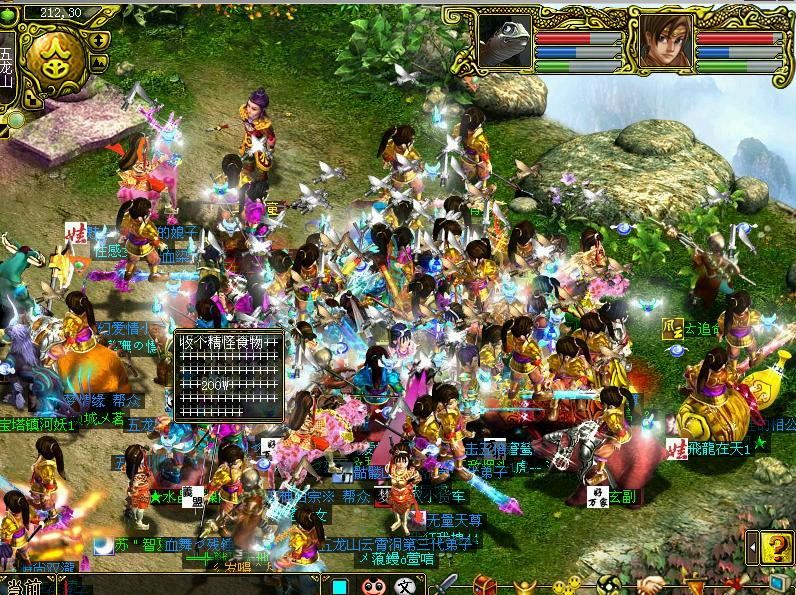The image size is (796, 595).
Task: Open the player character portrait
Action: click(x=660, y=42)
